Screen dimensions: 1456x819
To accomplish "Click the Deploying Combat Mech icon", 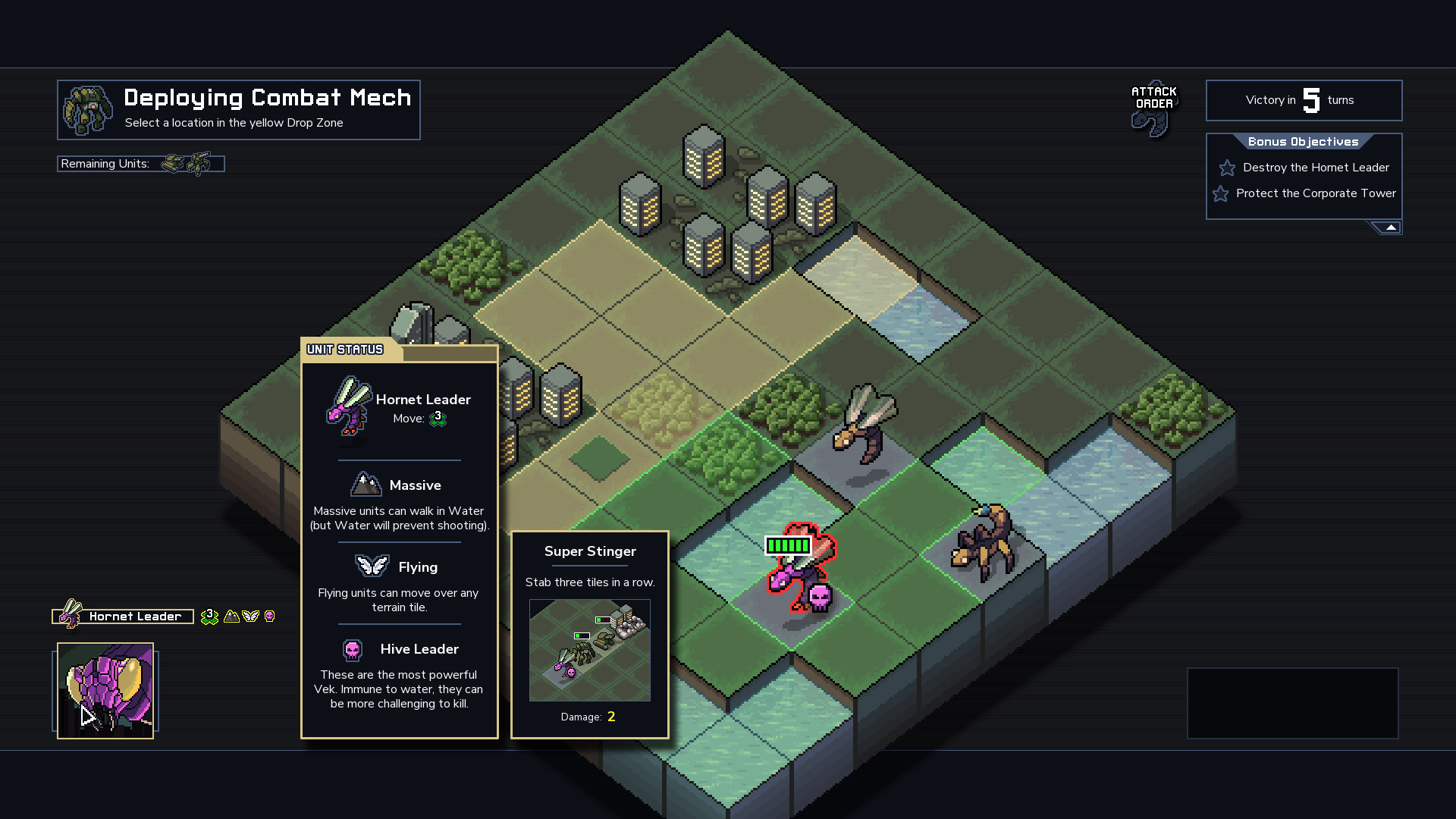I will pyautogui.click(x=88, y=110).
